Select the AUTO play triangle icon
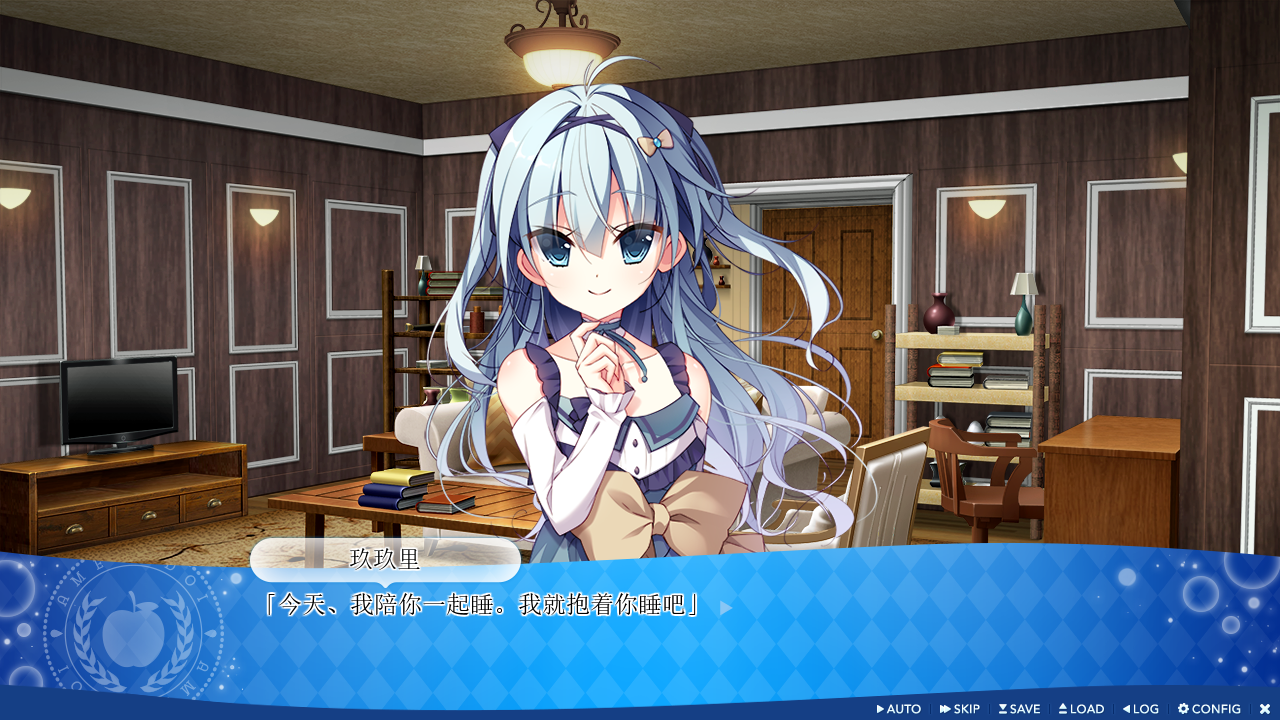 click(x=882, y=709)
